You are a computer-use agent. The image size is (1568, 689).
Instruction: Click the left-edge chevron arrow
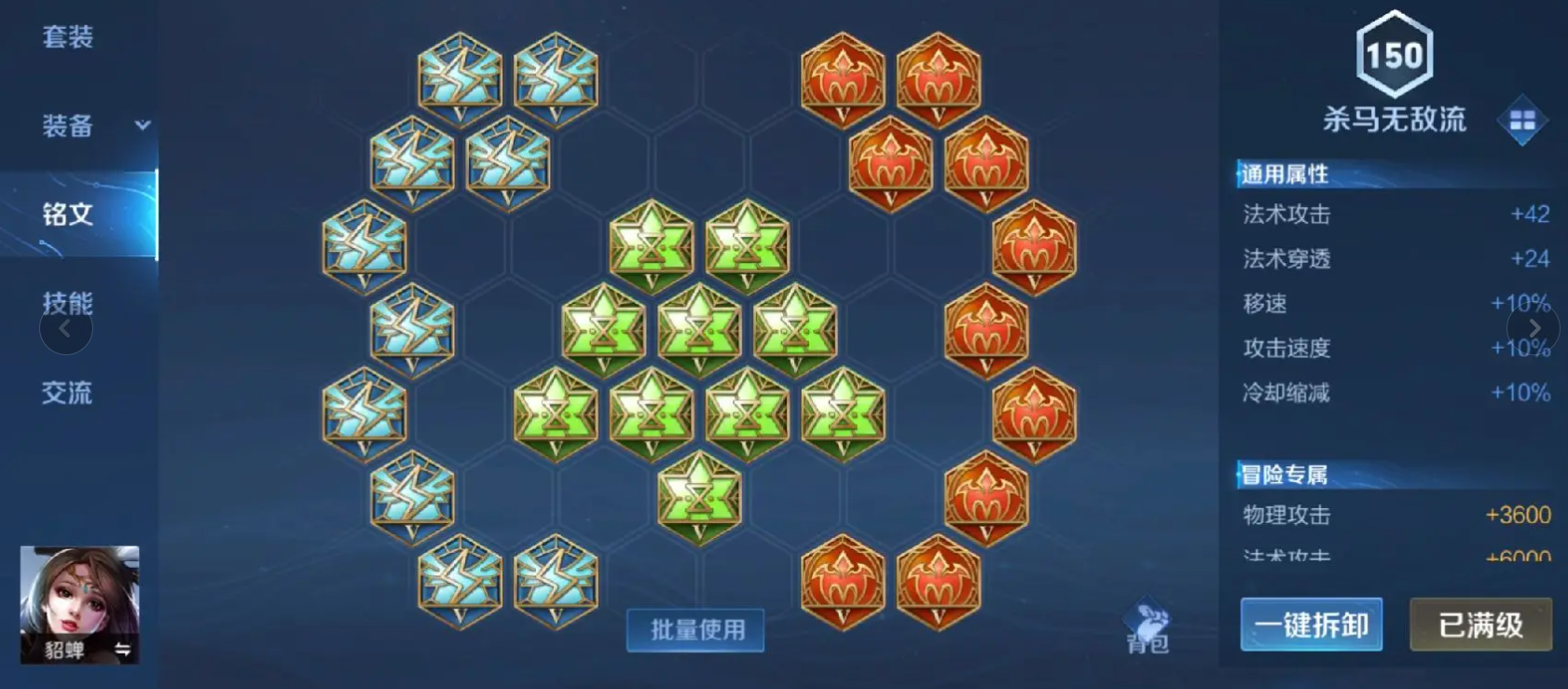coord(65,328)
